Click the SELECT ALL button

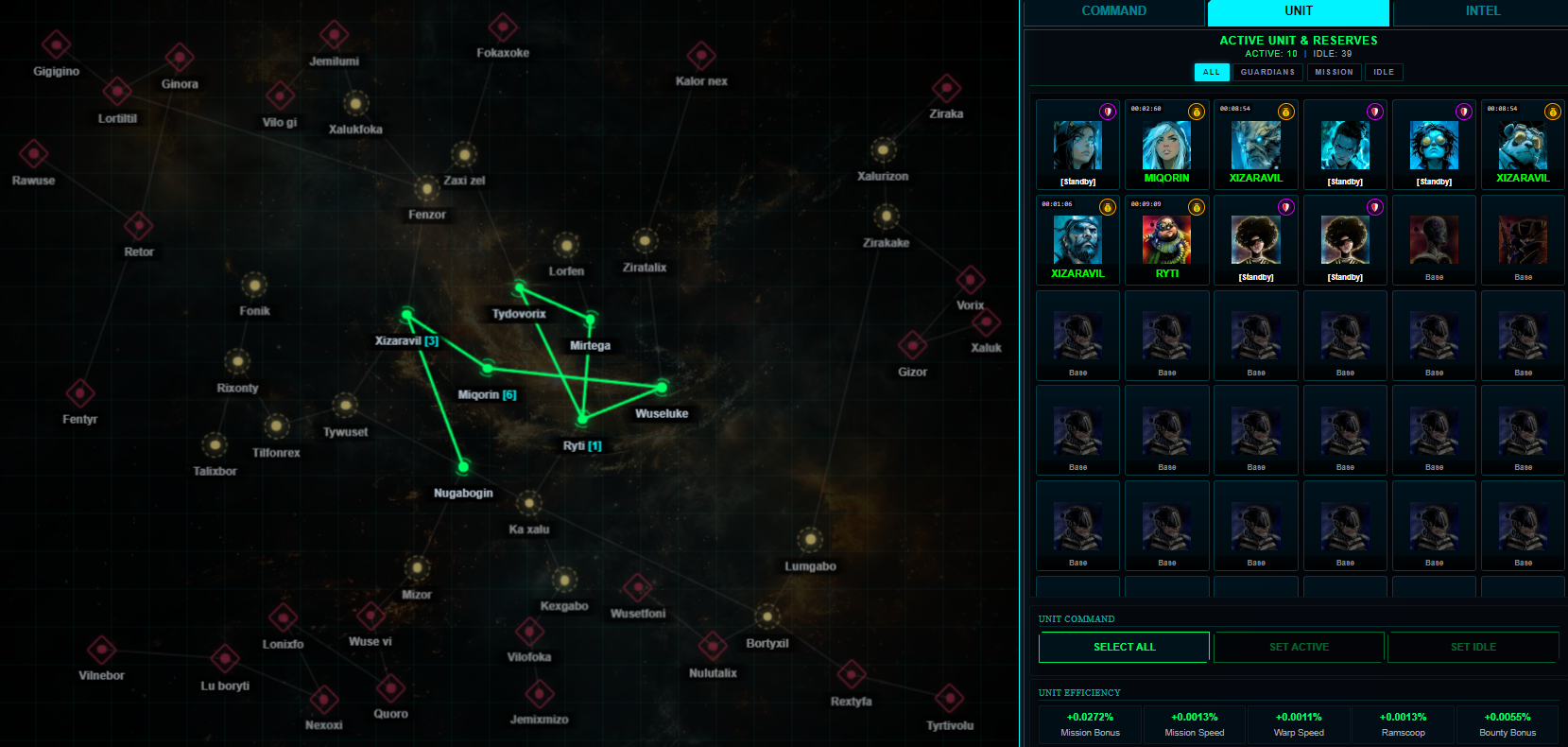[x=1124, y=647]
